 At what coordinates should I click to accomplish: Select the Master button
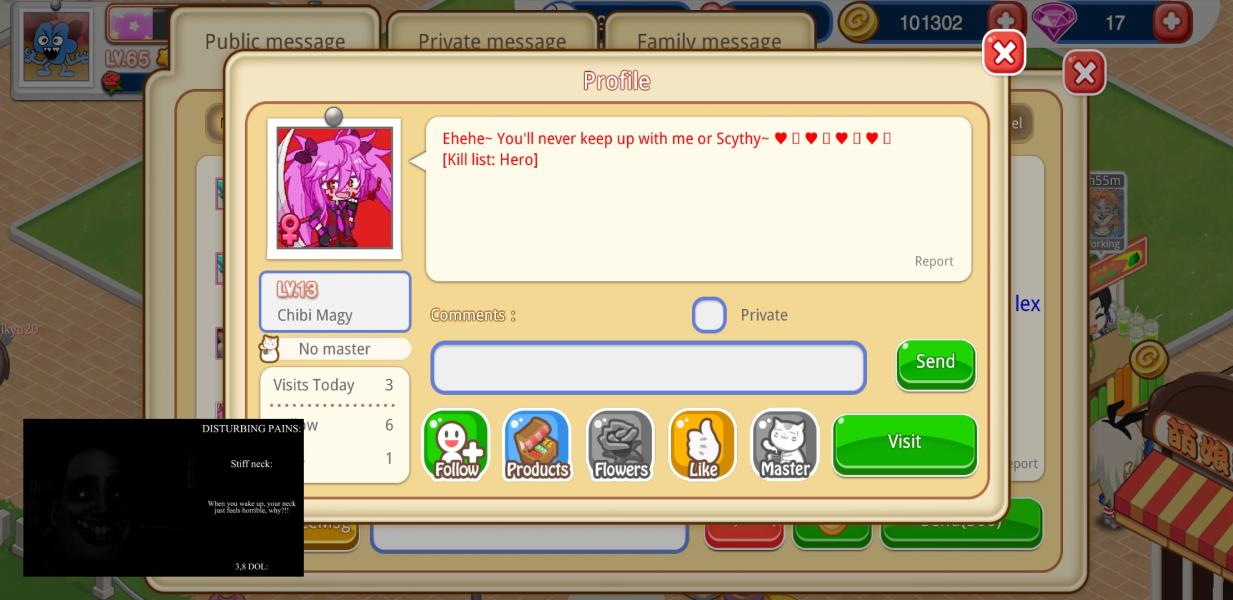click(784, 445)
